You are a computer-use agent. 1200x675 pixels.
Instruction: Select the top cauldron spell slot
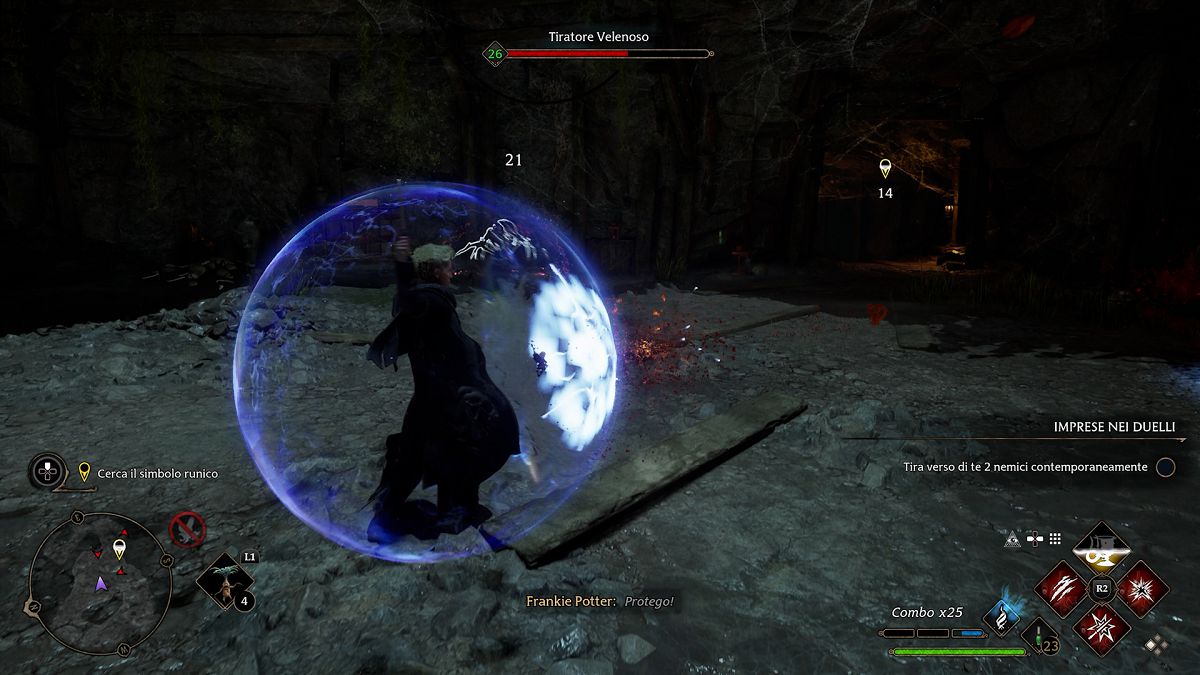point(1101,548)
